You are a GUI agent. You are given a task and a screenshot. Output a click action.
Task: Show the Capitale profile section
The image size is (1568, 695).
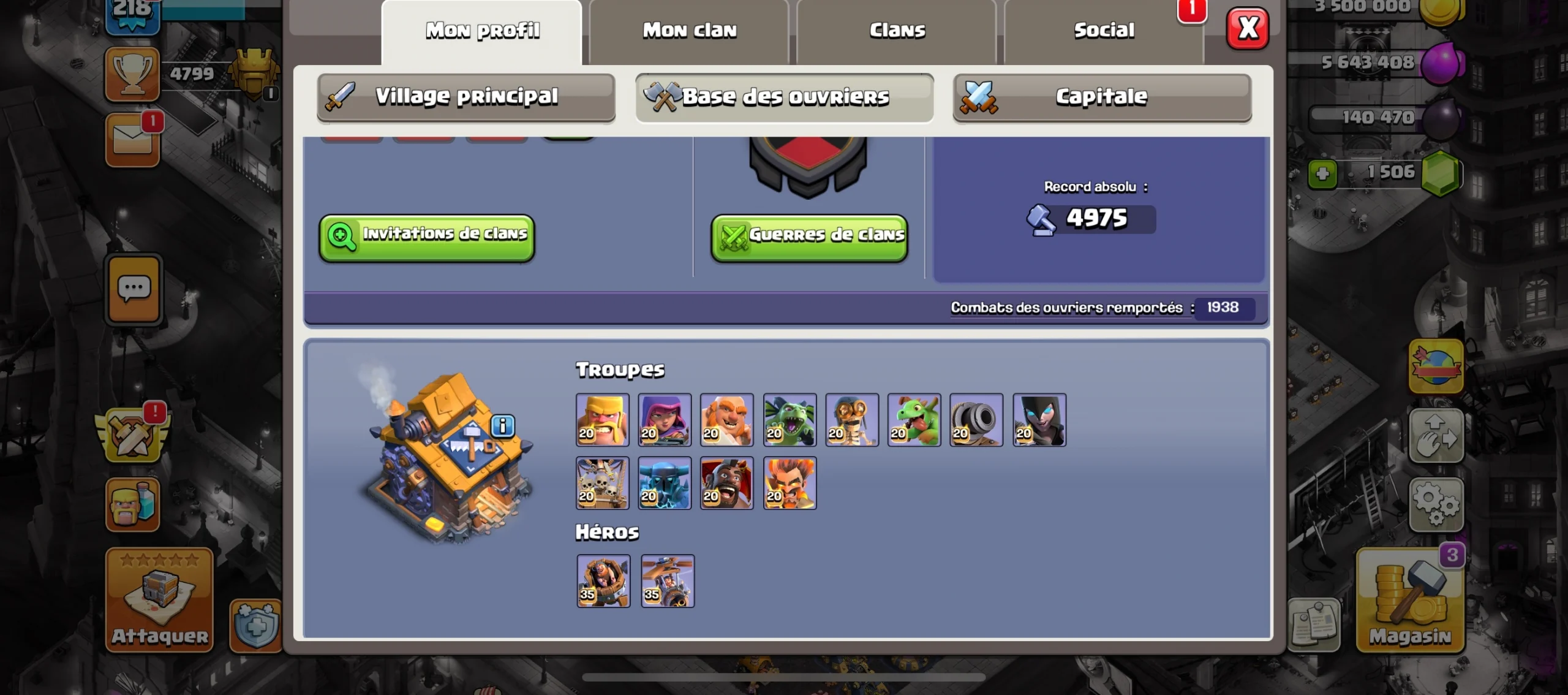[x=1101, y=97]
